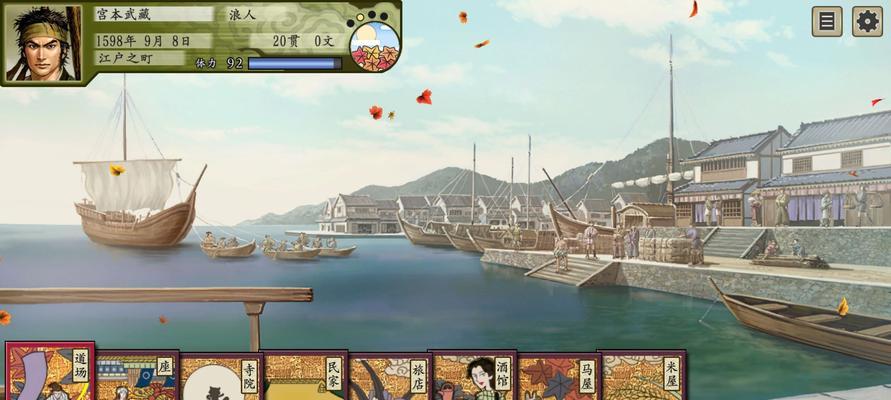
Task: Choose the 座 guild card
Action: 135,376
